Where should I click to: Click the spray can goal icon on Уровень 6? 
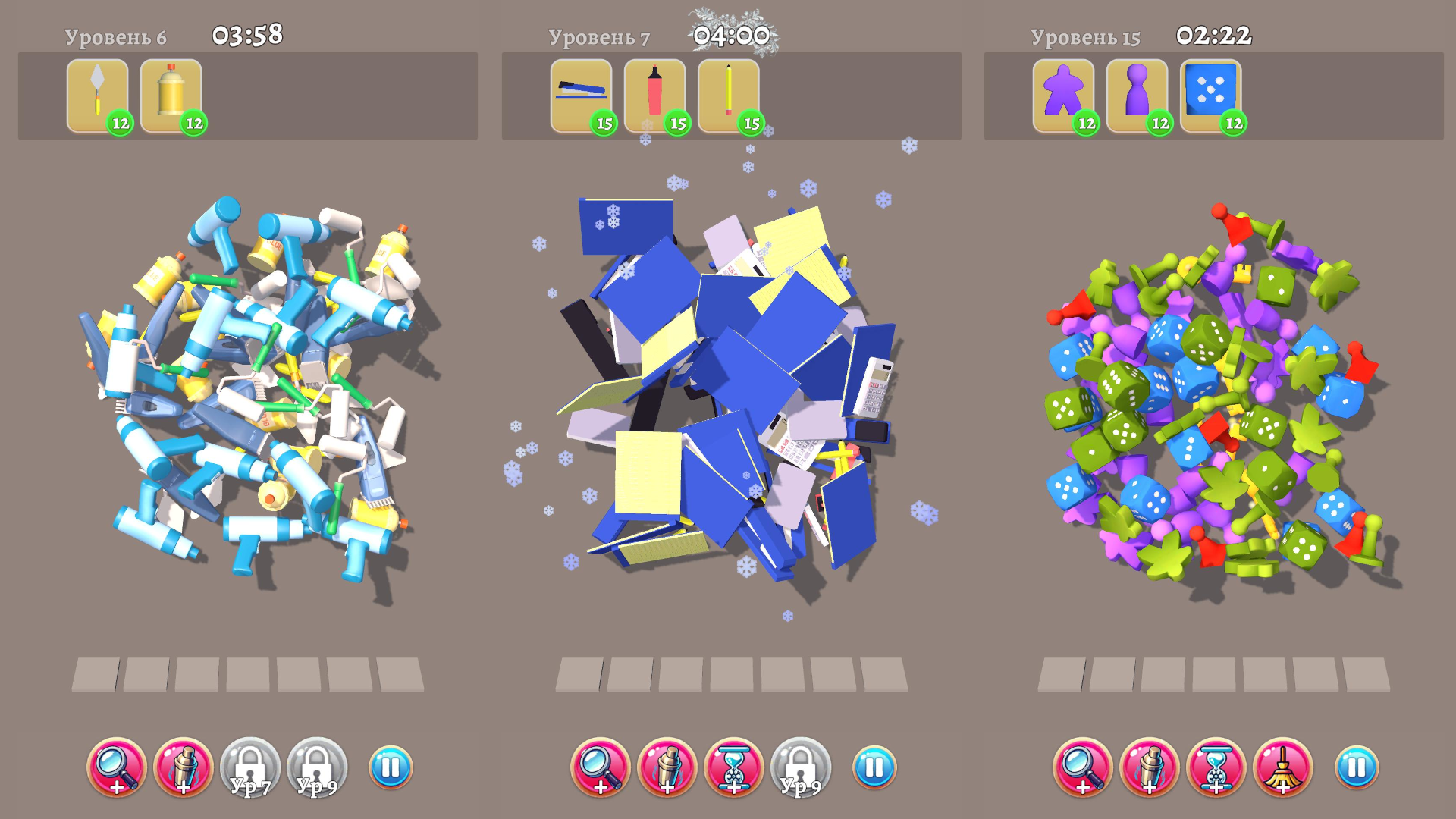[171, 95]
